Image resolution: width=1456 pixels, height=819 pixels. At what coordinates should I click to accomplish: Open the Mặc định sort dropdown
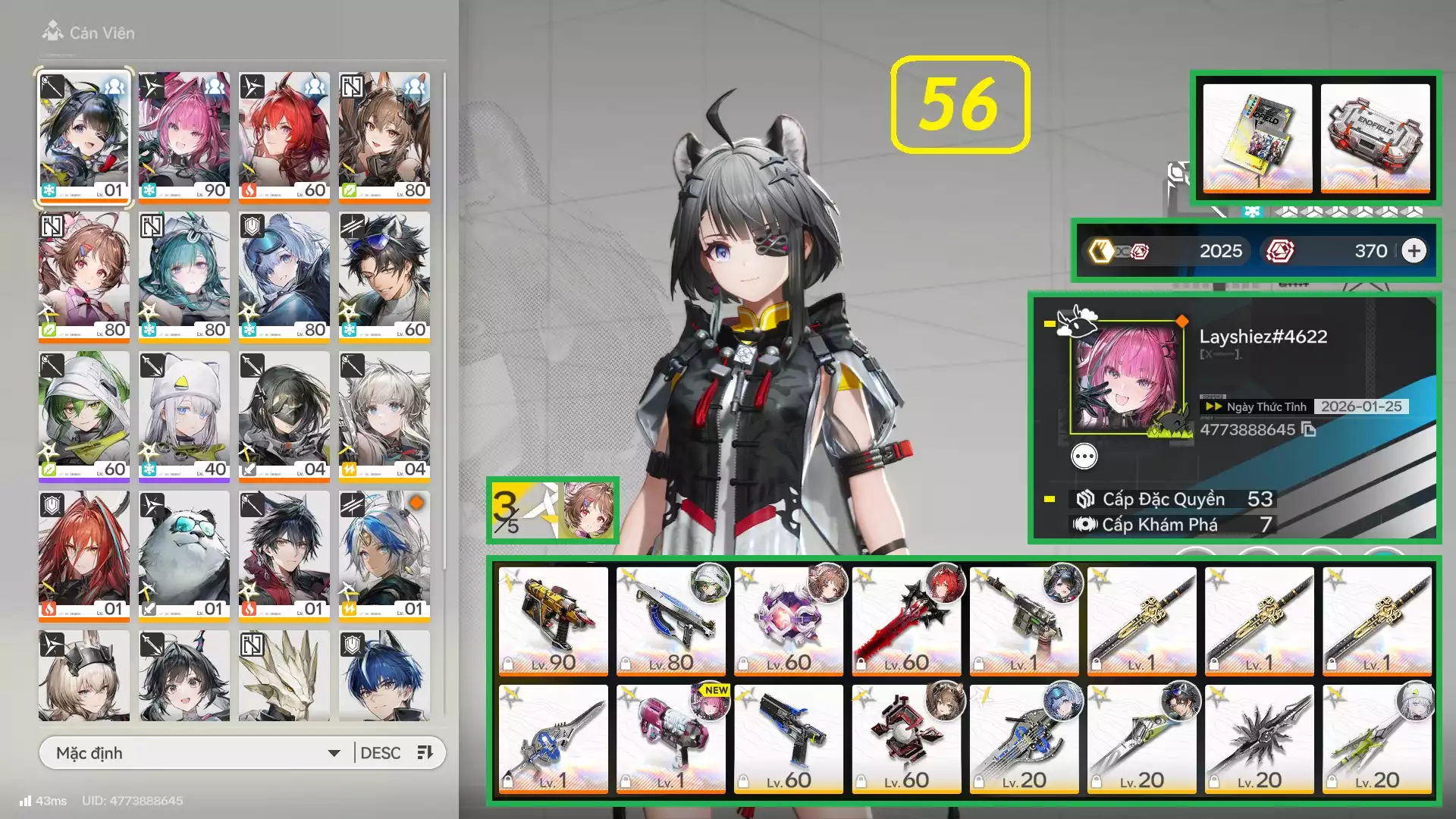click(197, 753)
